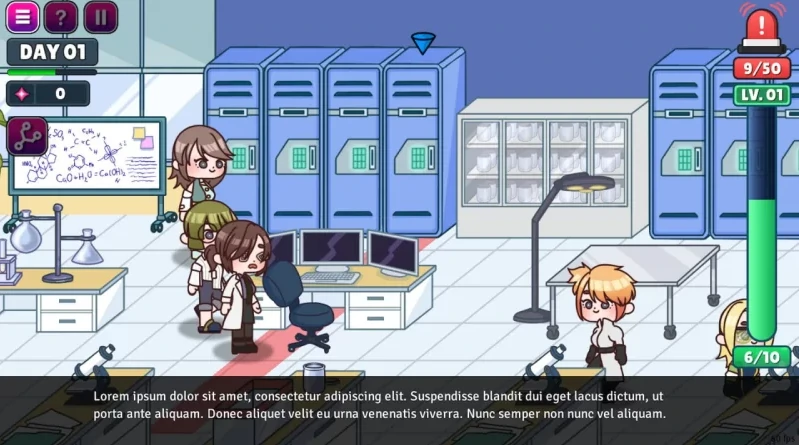
Task: Open the hamburger menu button
Action: (x=23, y=17)
